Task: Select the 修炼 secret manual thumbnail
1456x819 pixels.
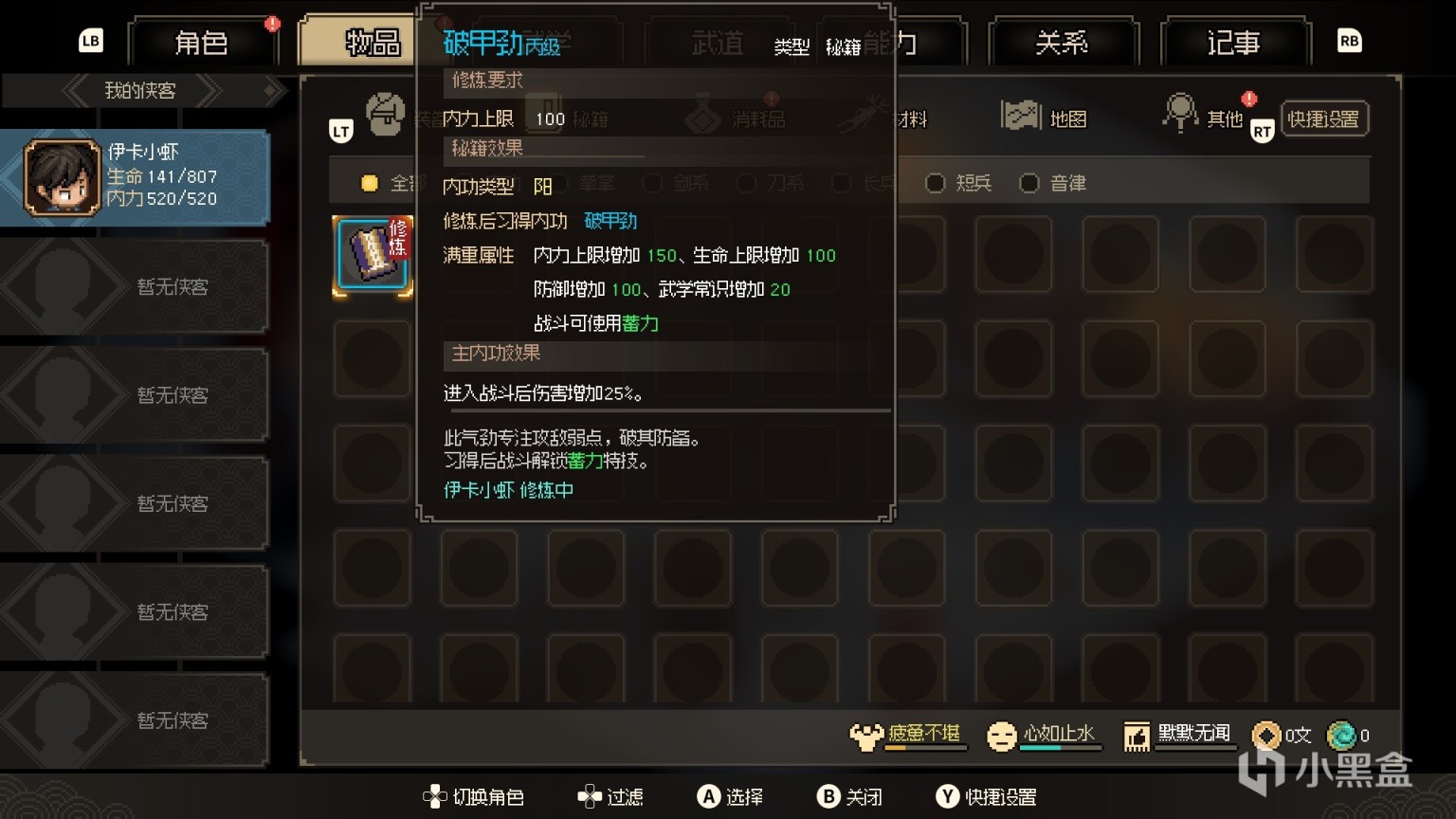Action: (x=372, y=256)
